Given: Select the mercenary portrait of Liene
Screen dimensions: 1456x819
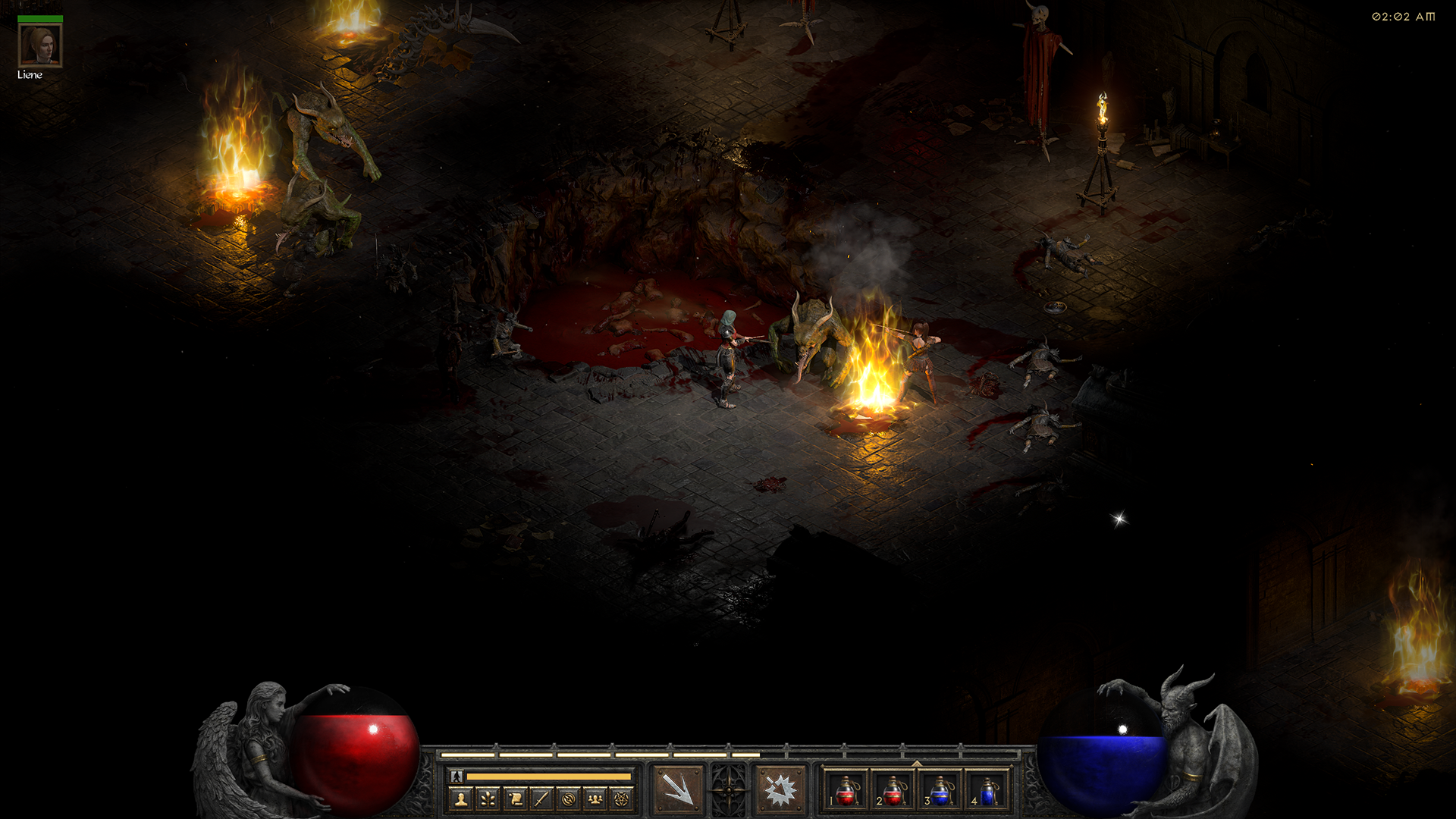Looking at the screenshot, I should [39, 45].
